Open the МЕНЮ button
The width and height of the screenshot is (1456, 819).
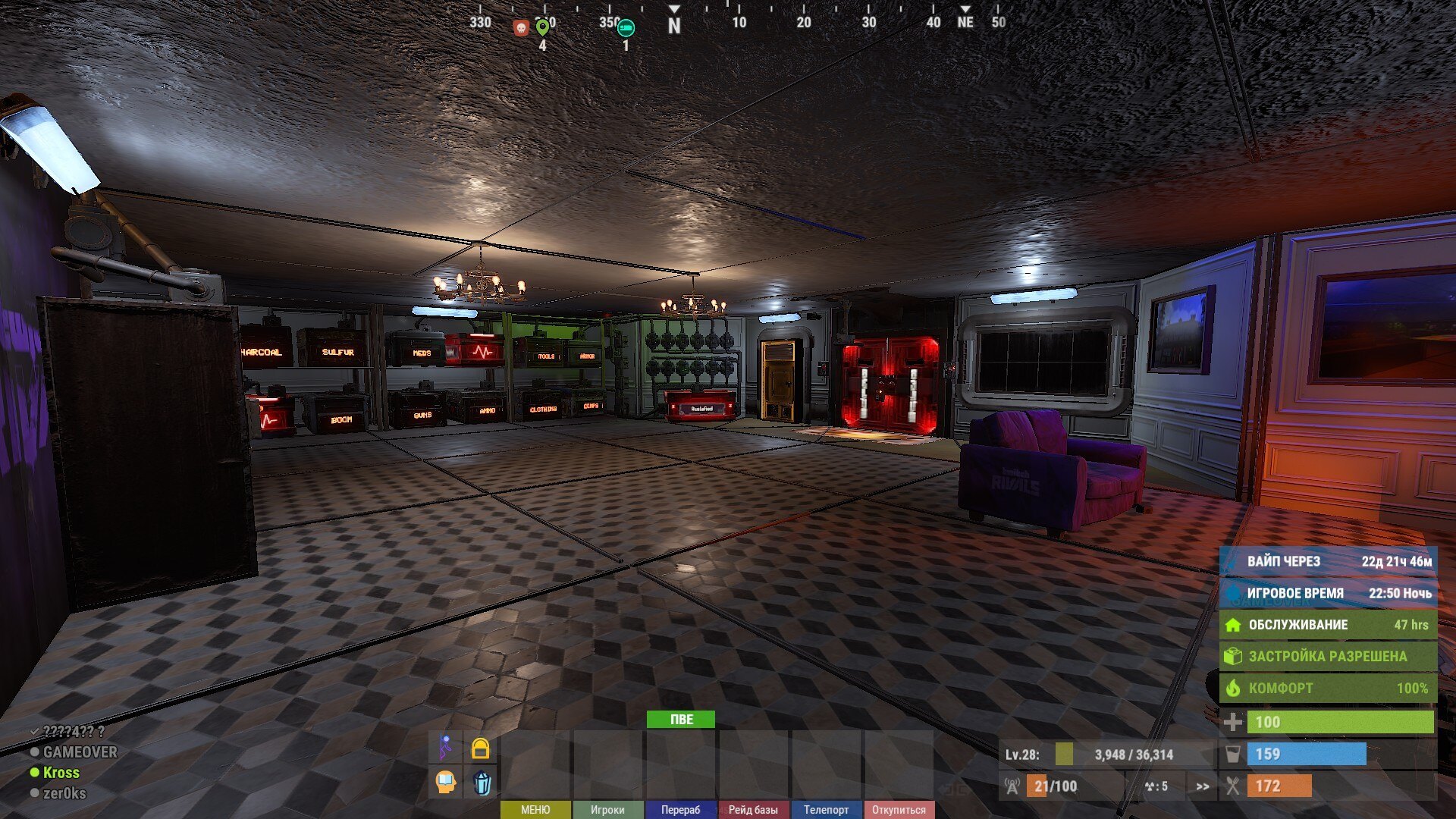click(x=535, y=810)
